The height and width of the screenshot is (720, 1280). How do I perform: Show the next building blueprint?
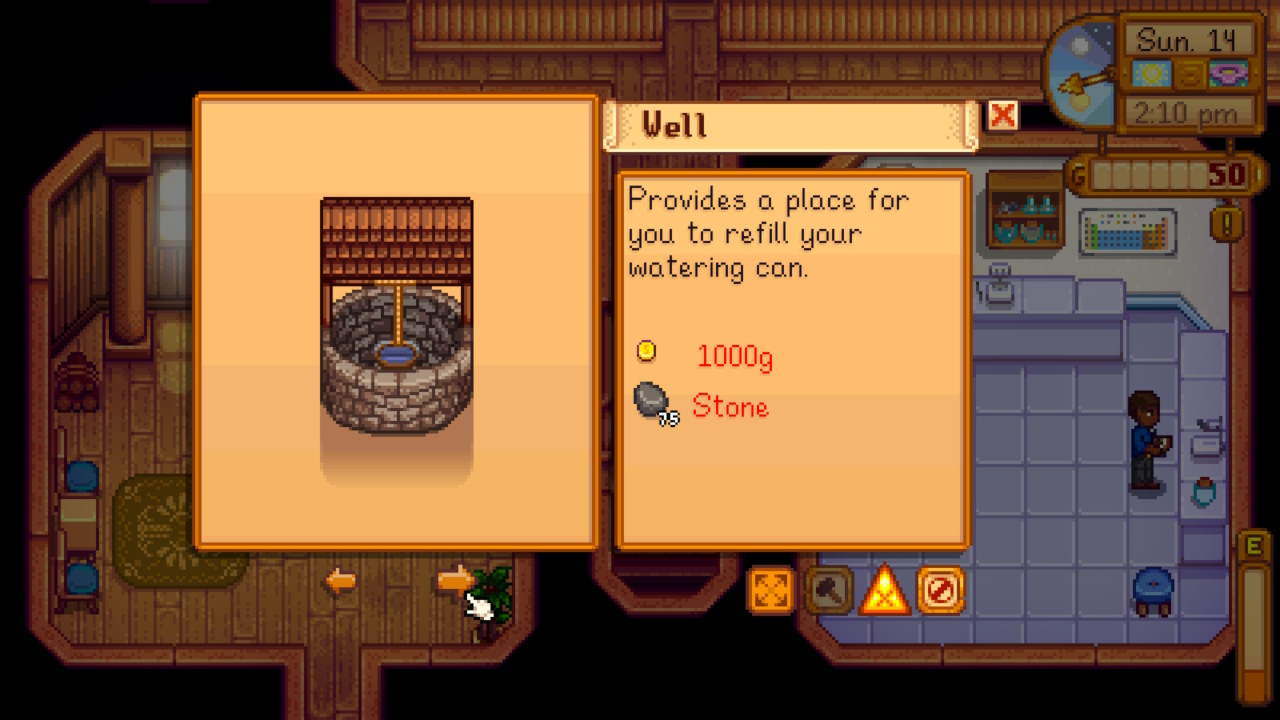[x=456, y=579]
